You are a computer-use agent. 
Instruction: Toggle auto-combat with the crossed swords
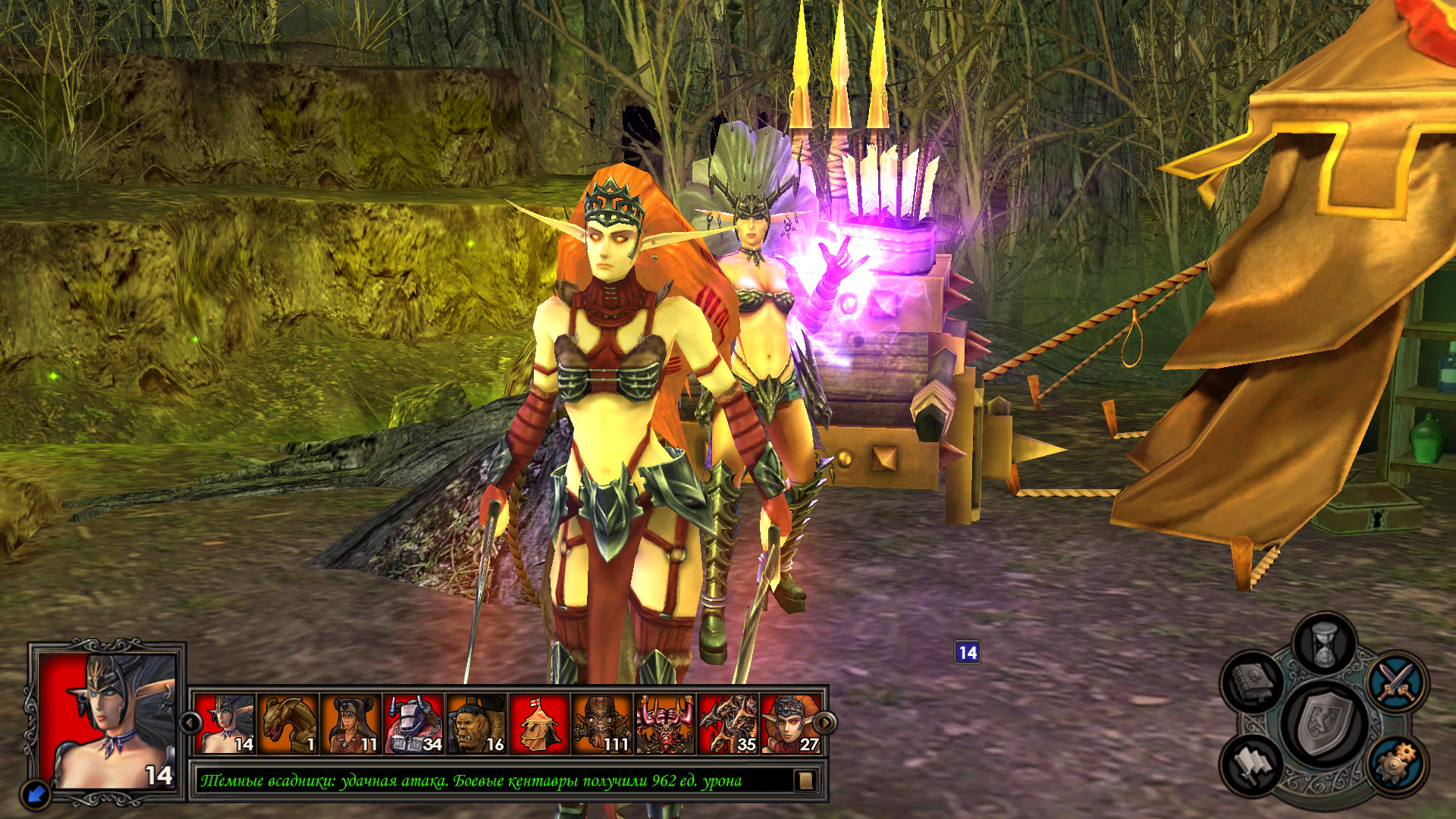click(1397, 680)
